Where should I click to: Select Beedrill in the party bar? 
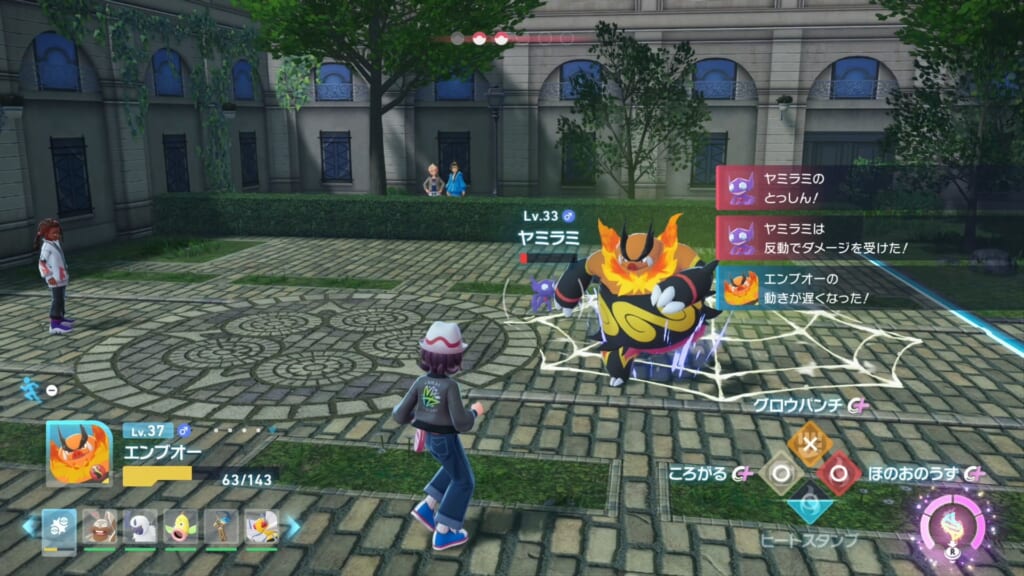(x=263, y=528)
